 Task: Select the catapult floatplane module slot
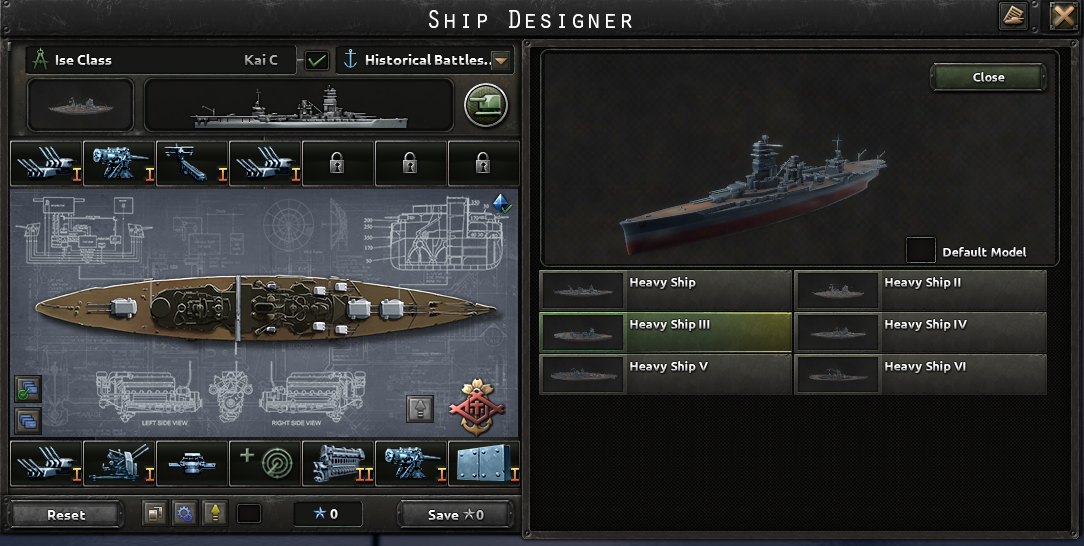point(191,163)
